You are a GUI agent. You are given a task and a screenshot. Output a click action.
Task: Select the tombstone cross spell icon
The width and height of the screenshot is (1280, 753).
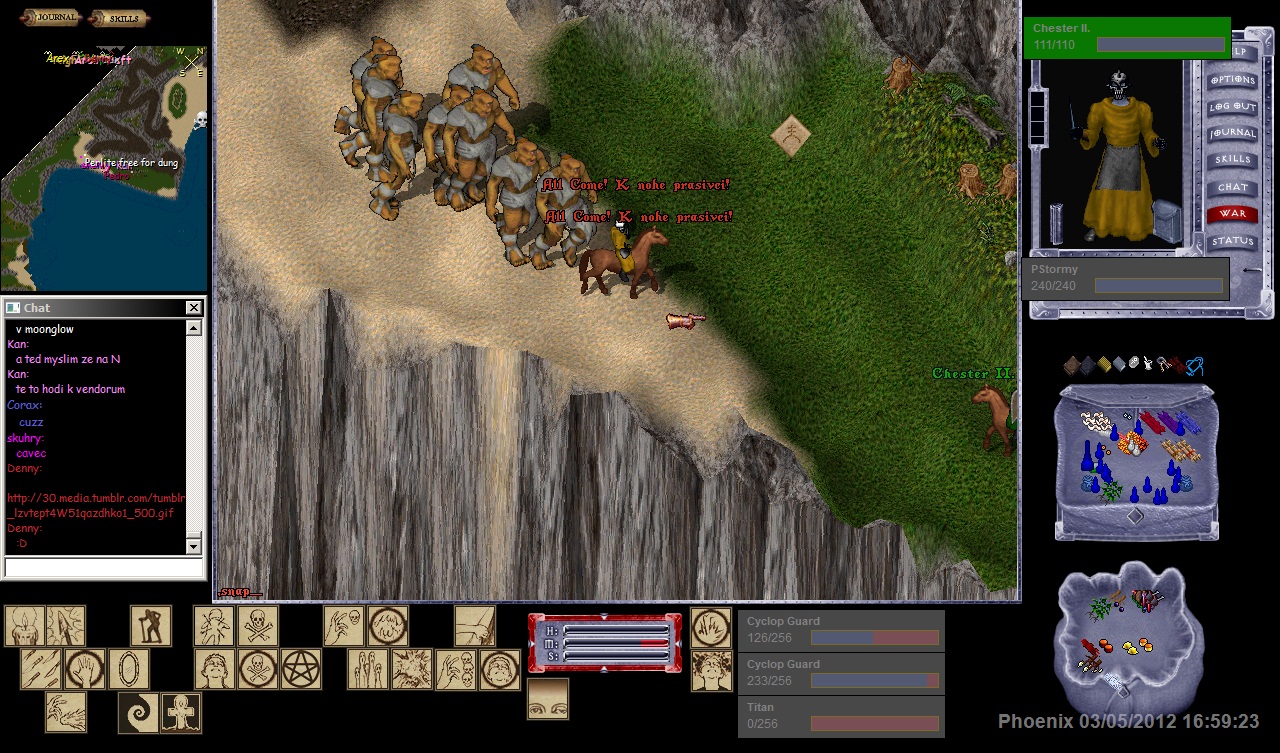tap(181, 713)
